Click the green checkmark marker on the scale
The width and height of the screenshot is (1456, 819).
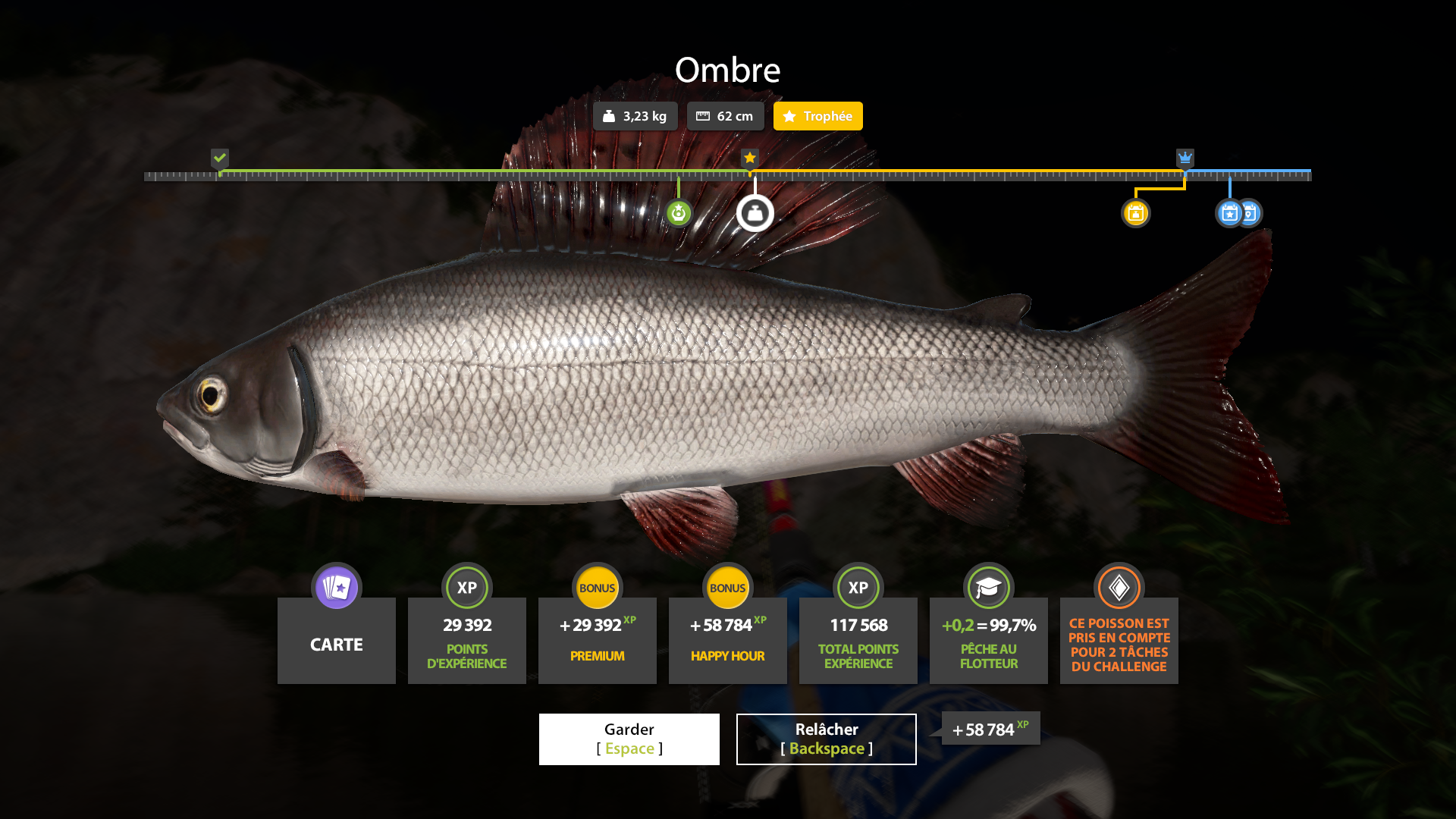click(220, 158)
